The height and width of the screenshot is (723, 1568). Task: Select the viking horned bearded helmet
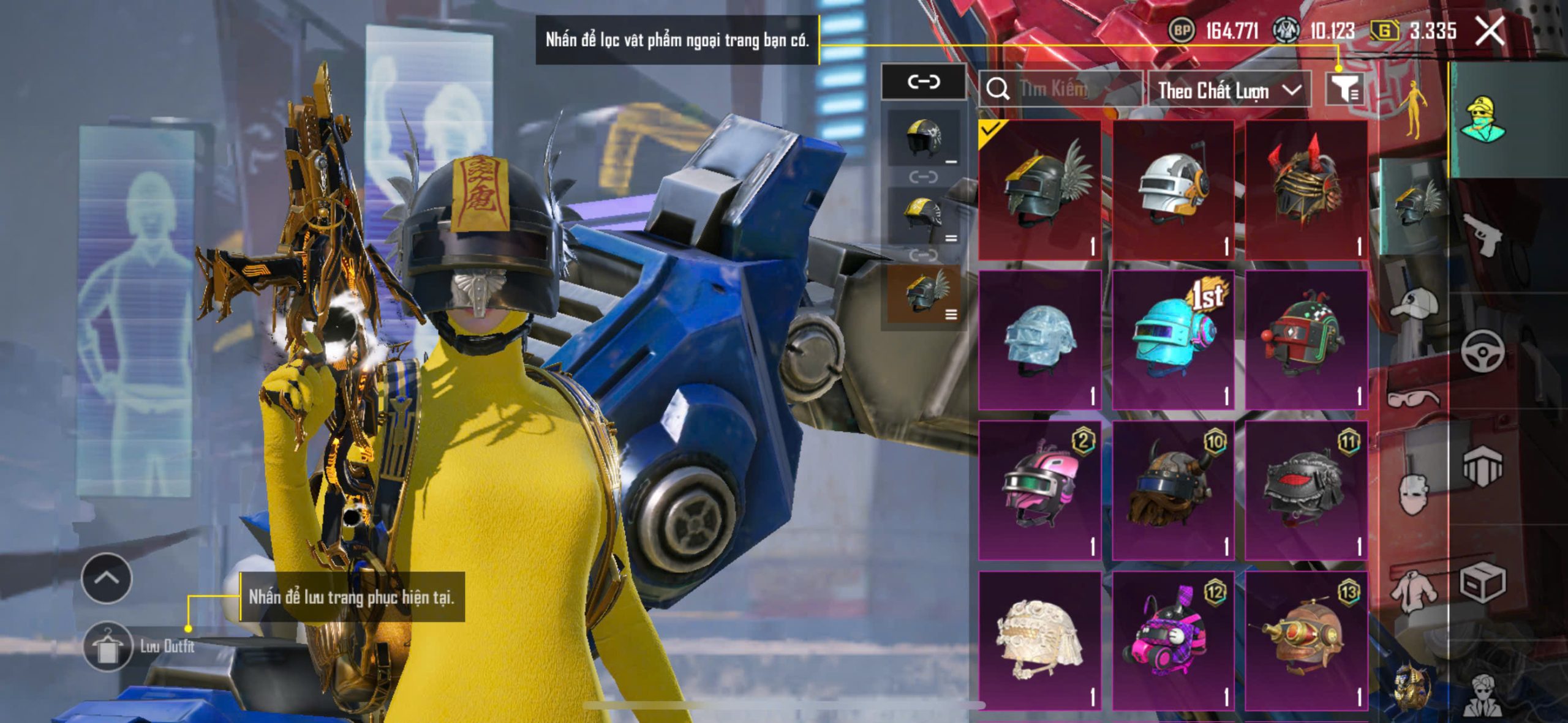[x=1173, y=490]
